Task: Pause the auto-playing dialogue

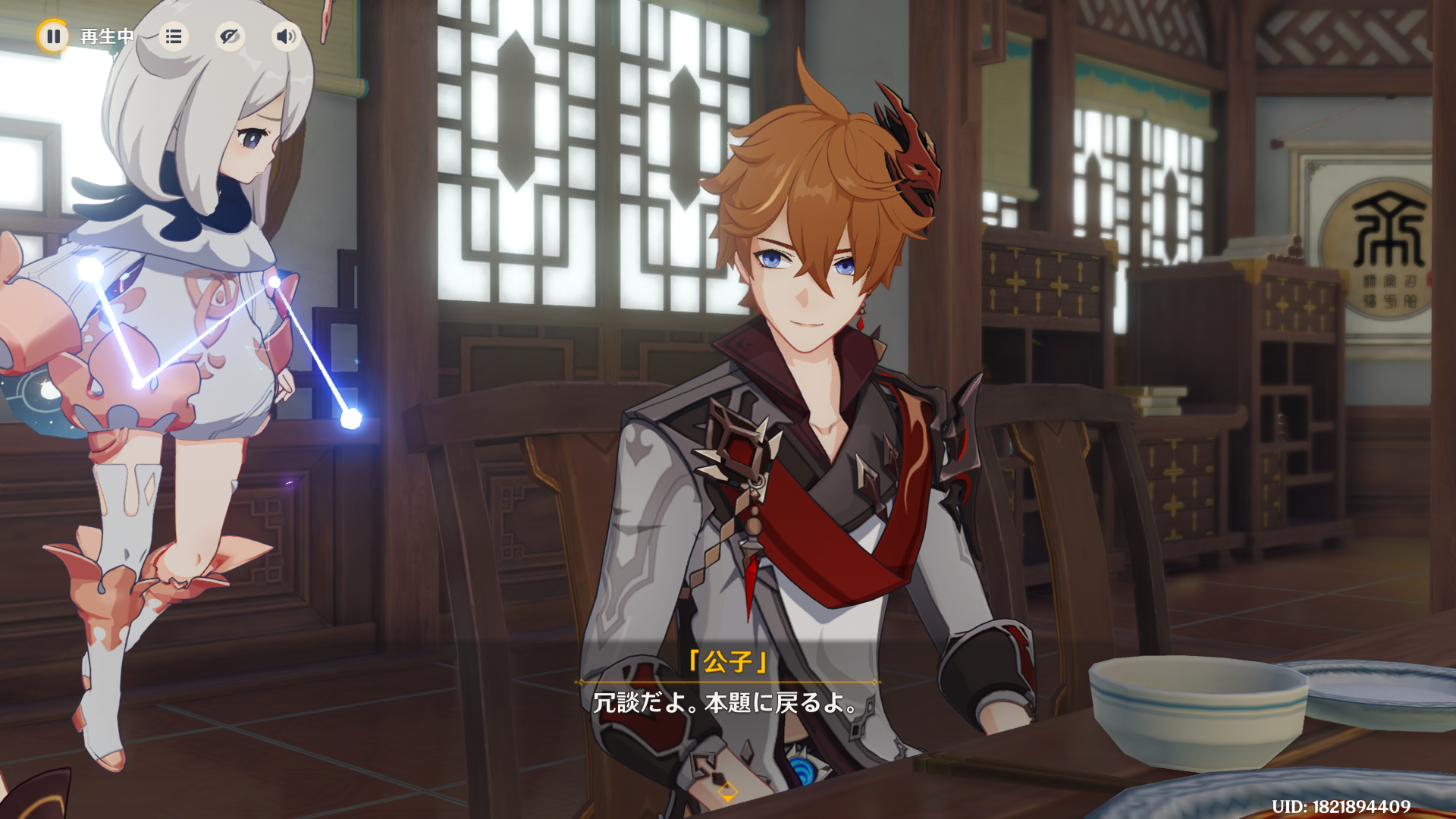Action: coord(53,36)
